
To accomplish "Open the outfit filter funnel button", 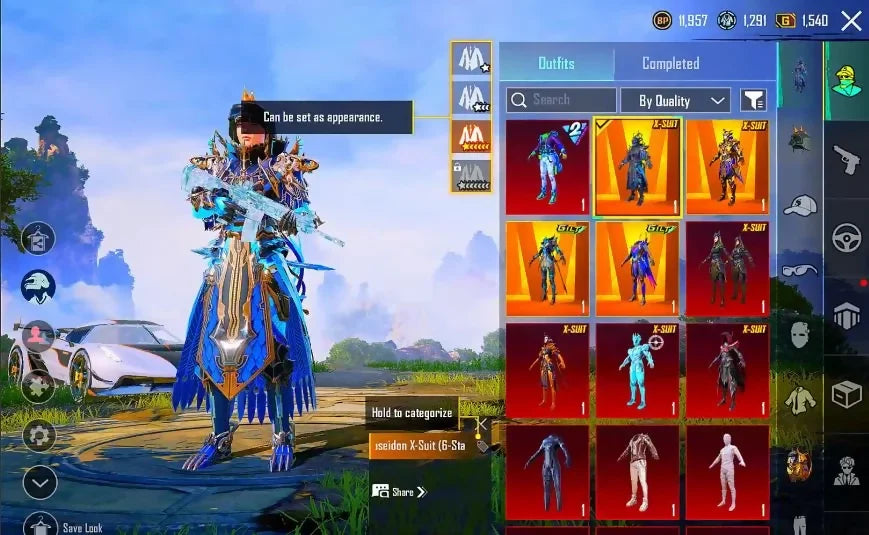I will point(753,100).
